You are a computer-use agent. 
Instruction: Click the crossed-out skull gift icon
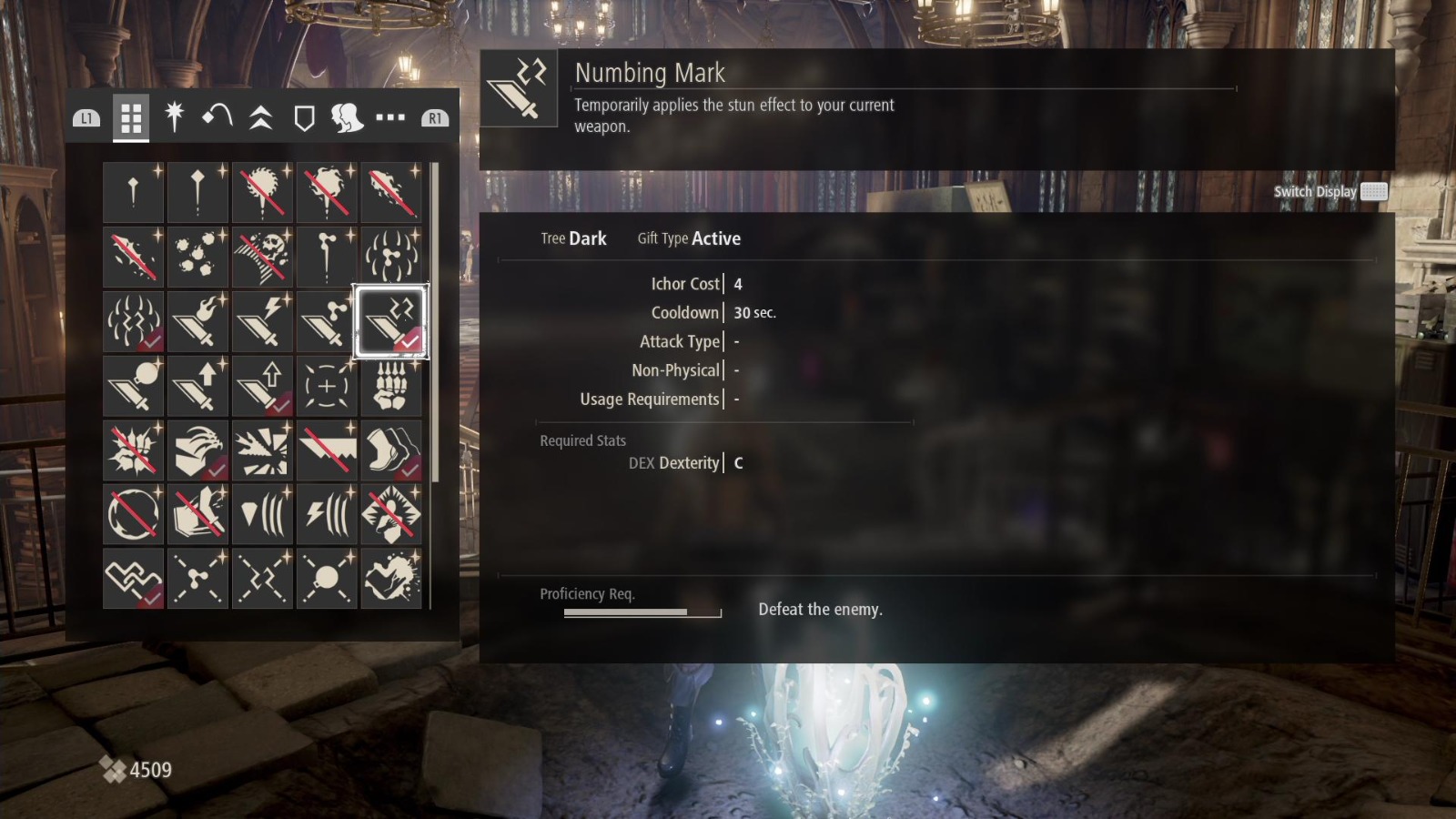pos(262,256)
